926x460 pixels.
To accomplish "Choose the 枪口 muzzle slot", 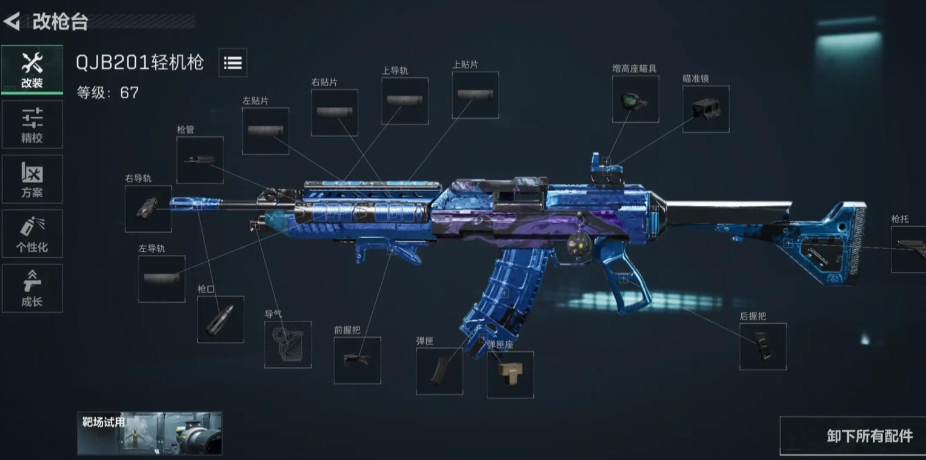I will point(220,320).
